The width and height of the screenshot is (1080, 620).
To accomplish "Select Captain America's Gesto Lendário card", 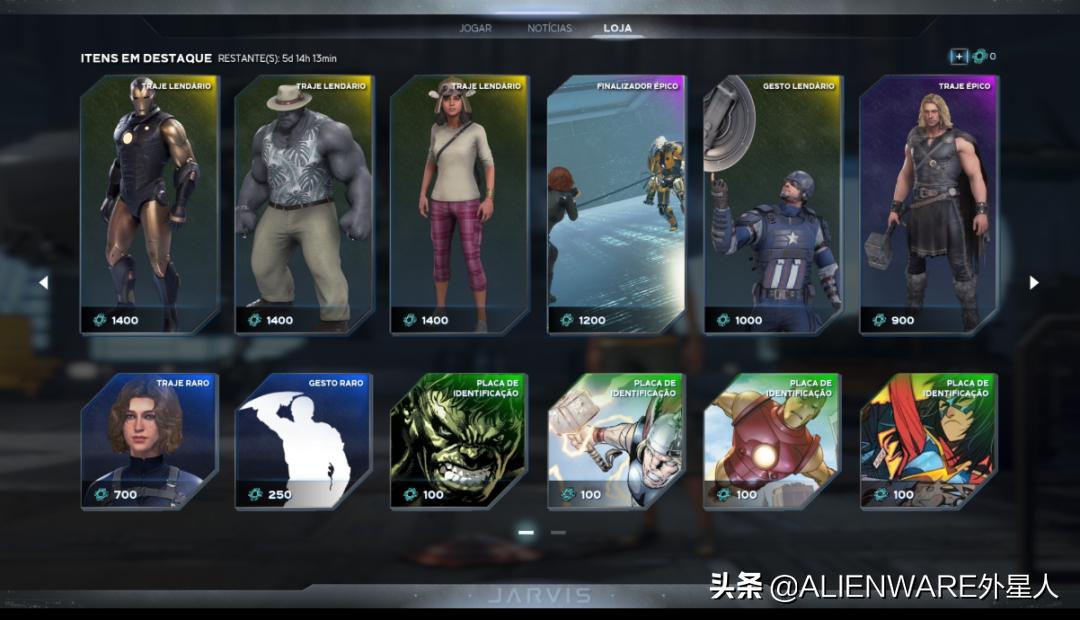I will (x=772, y=205).
